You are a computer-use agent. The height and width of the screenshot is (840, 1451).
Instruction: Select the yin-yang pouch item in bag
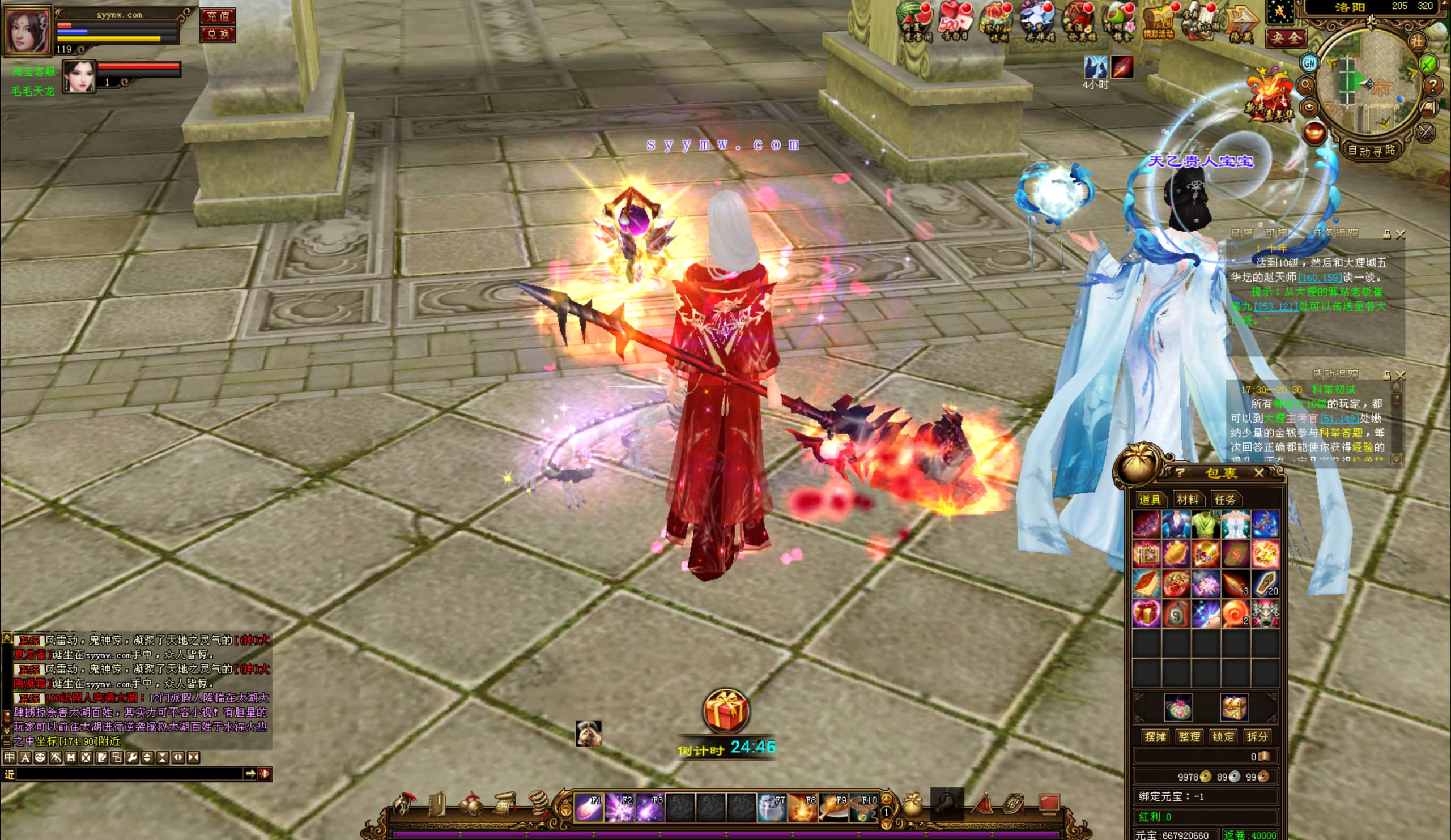point(1176,614)
